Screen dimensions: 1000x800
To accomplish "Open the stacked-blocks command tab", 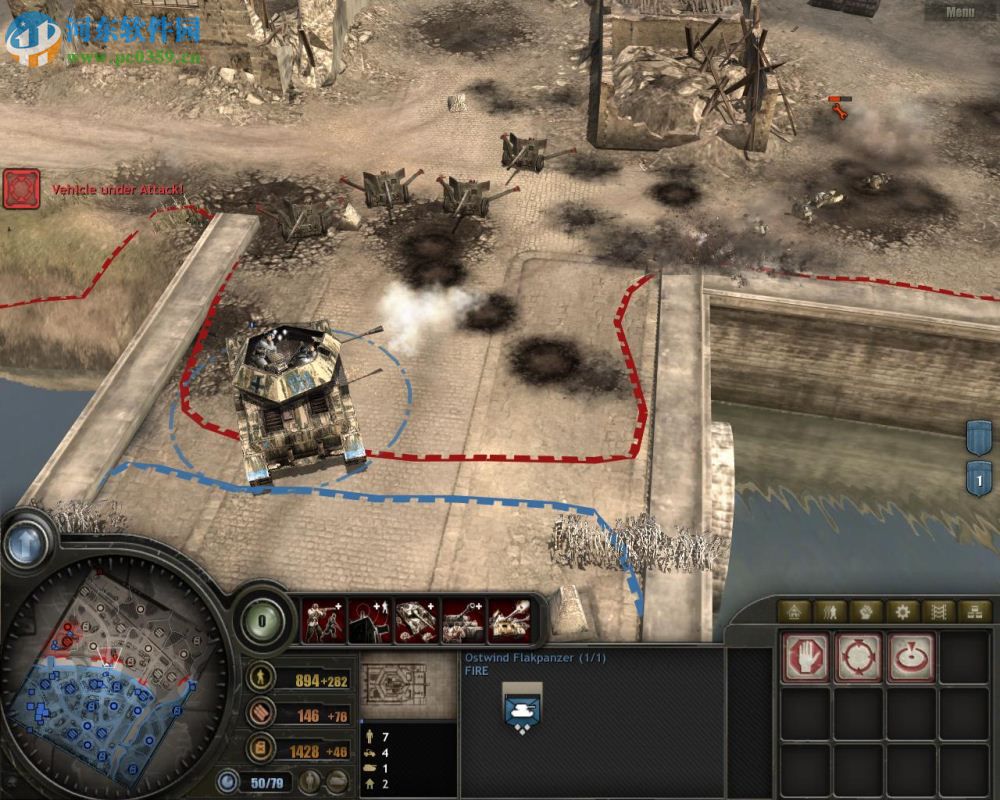I will point(973,612).
